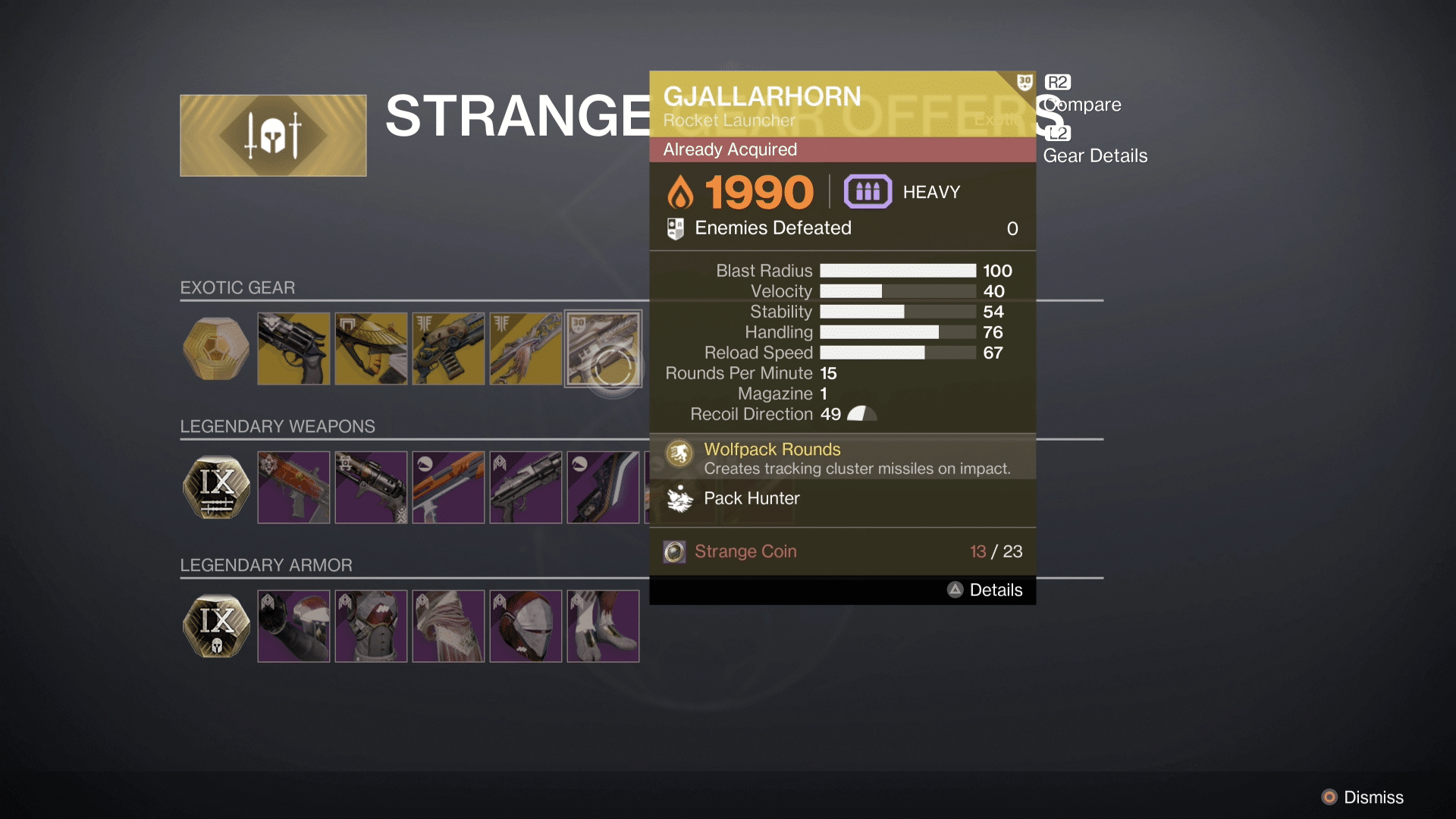Select the red legendary auto rifle
The width and height of the screenshot is (1456, 819).
(x=293, y=488)
